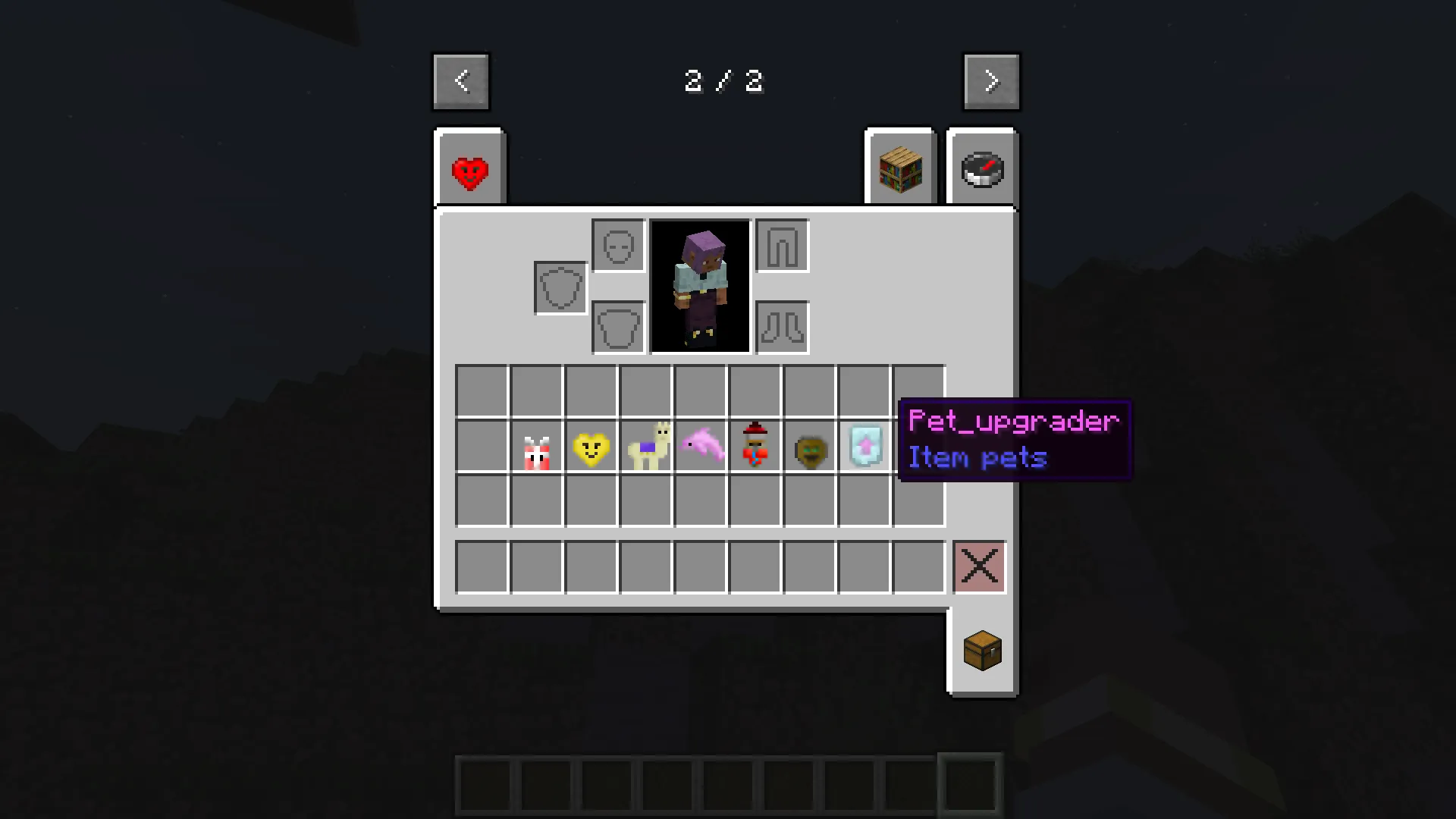Select the pink dolphin pet

point(701,447)
